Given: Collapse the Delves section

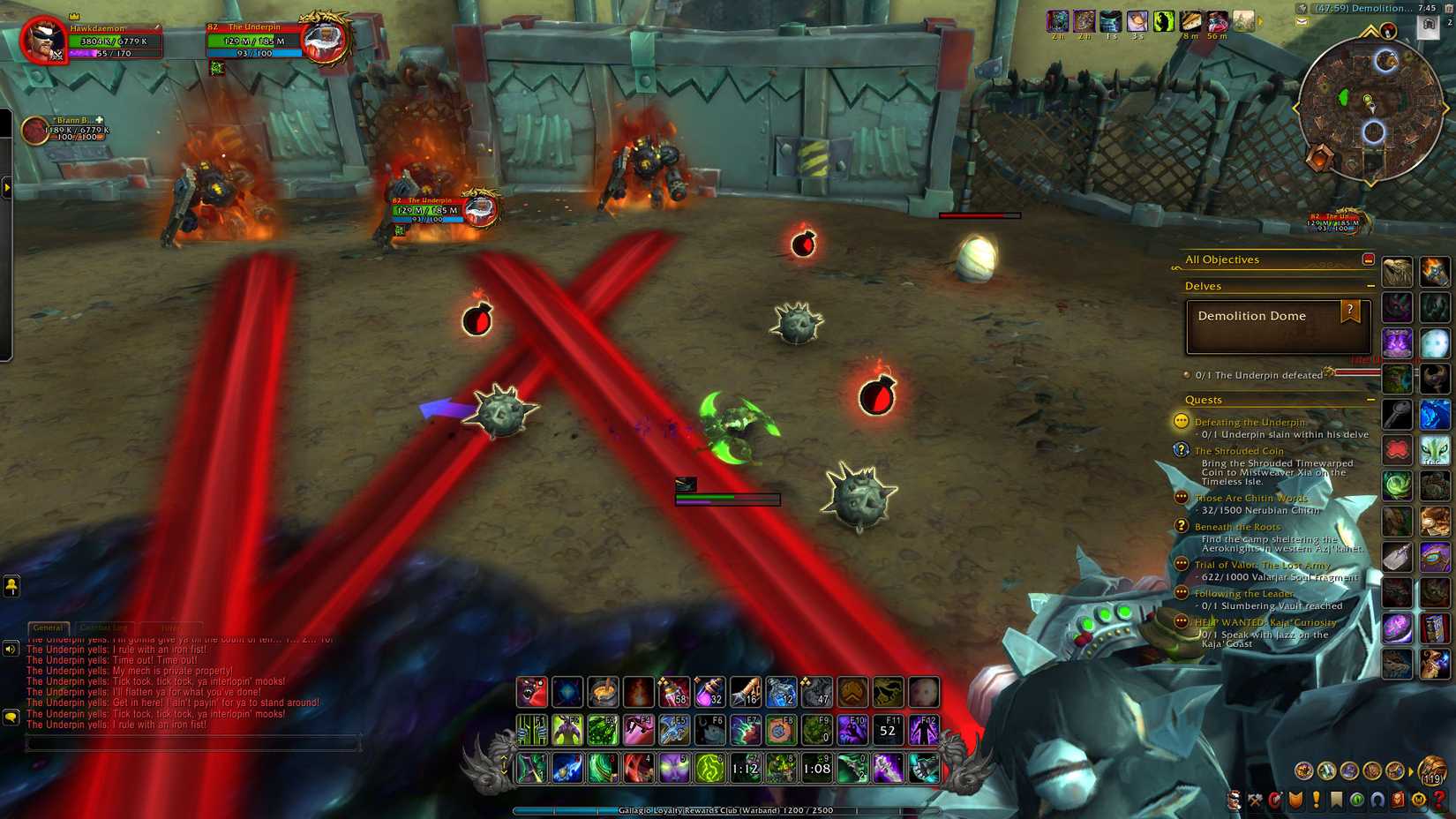Looking at the screenshot, I should pos(1371,285).
